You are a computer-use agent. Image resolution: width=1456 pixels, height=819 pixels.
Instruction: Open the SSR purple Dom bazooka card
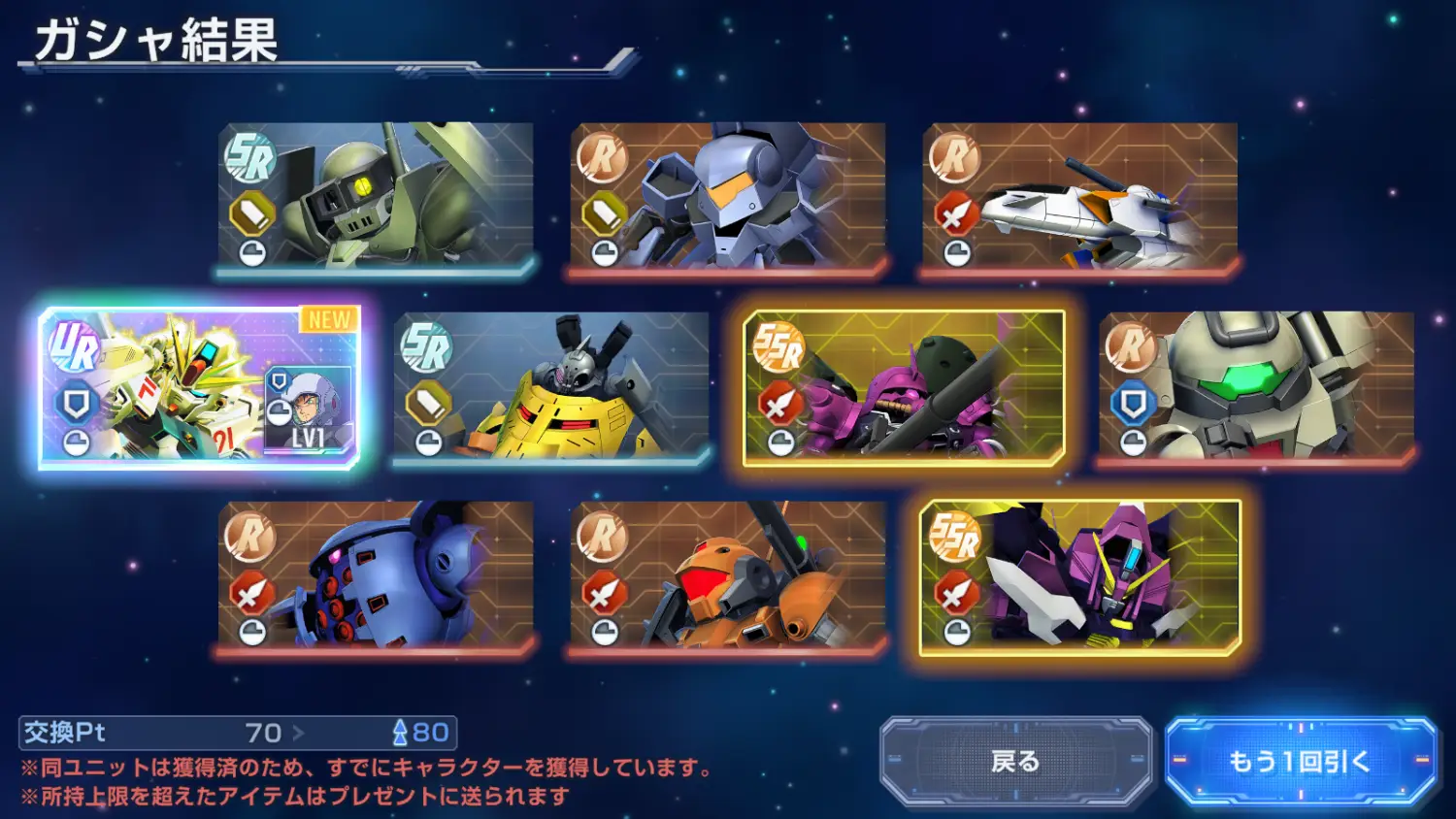pyautogui.click(x=904, y=387)
